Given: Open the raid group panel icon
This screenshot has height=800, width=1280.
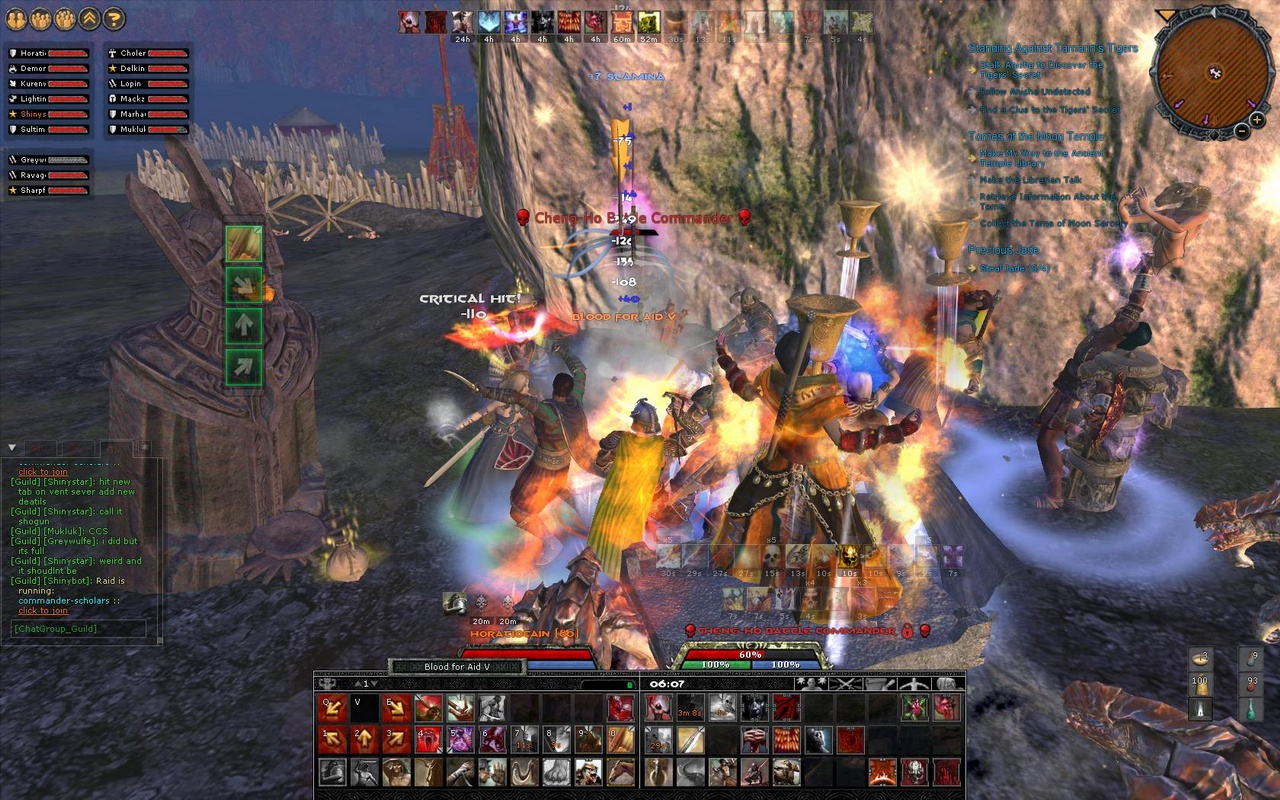Looking at the screenshot, I should [x=64, y=16].
